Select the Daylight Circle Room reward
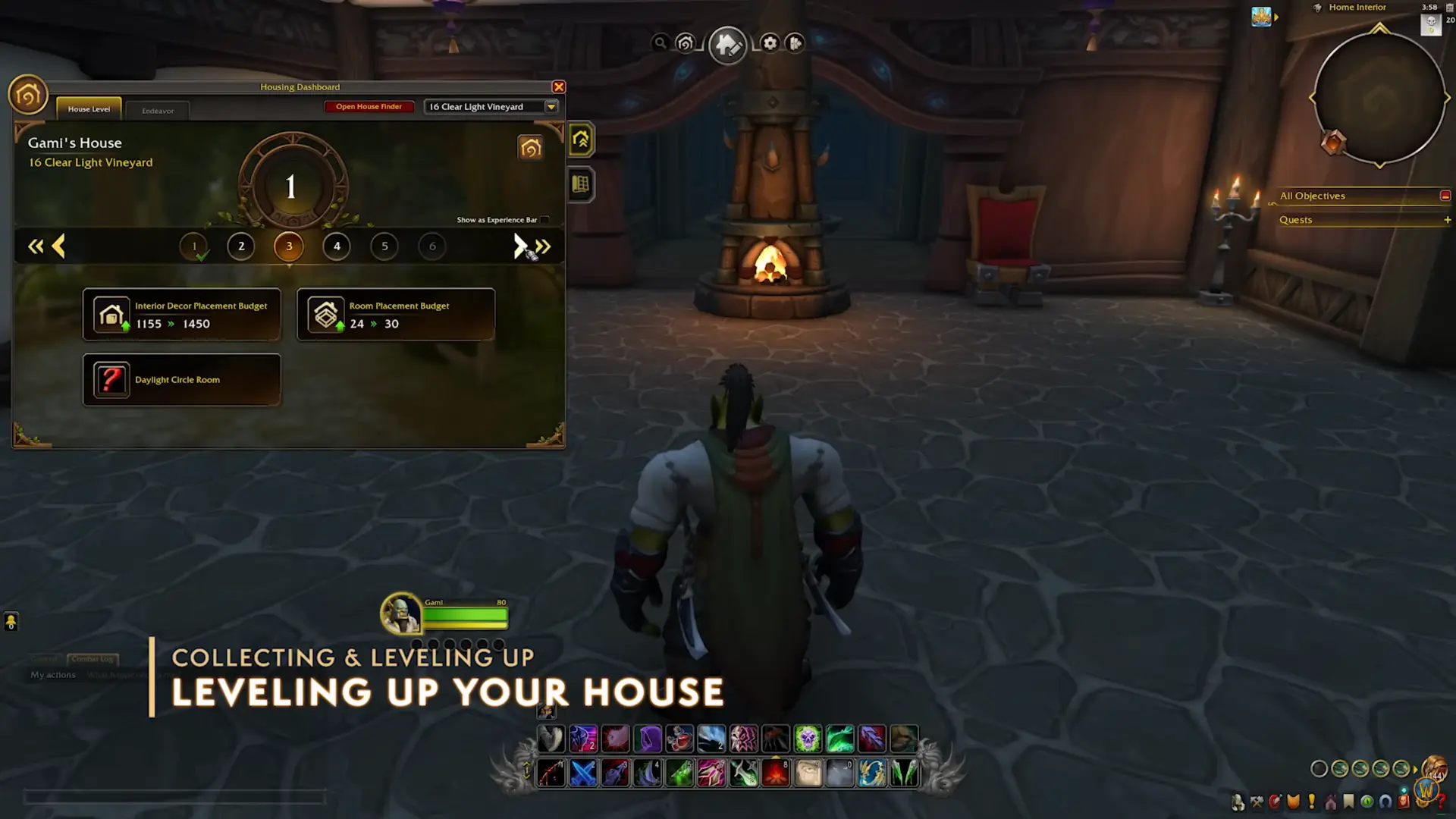Viewport: 1456px width, 819px height. tap(181, 380)
